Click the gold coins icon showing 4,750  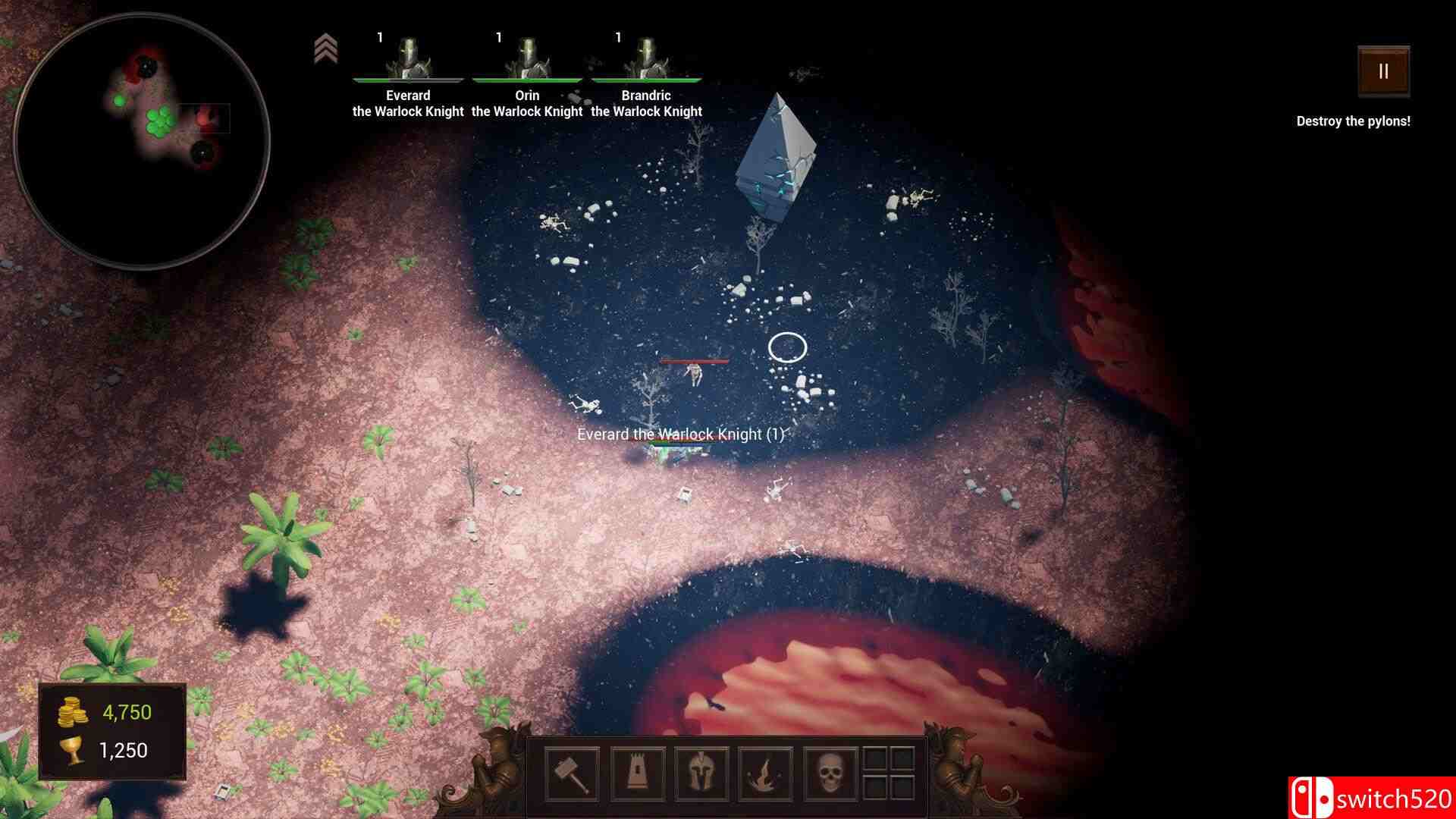(71, 712)
